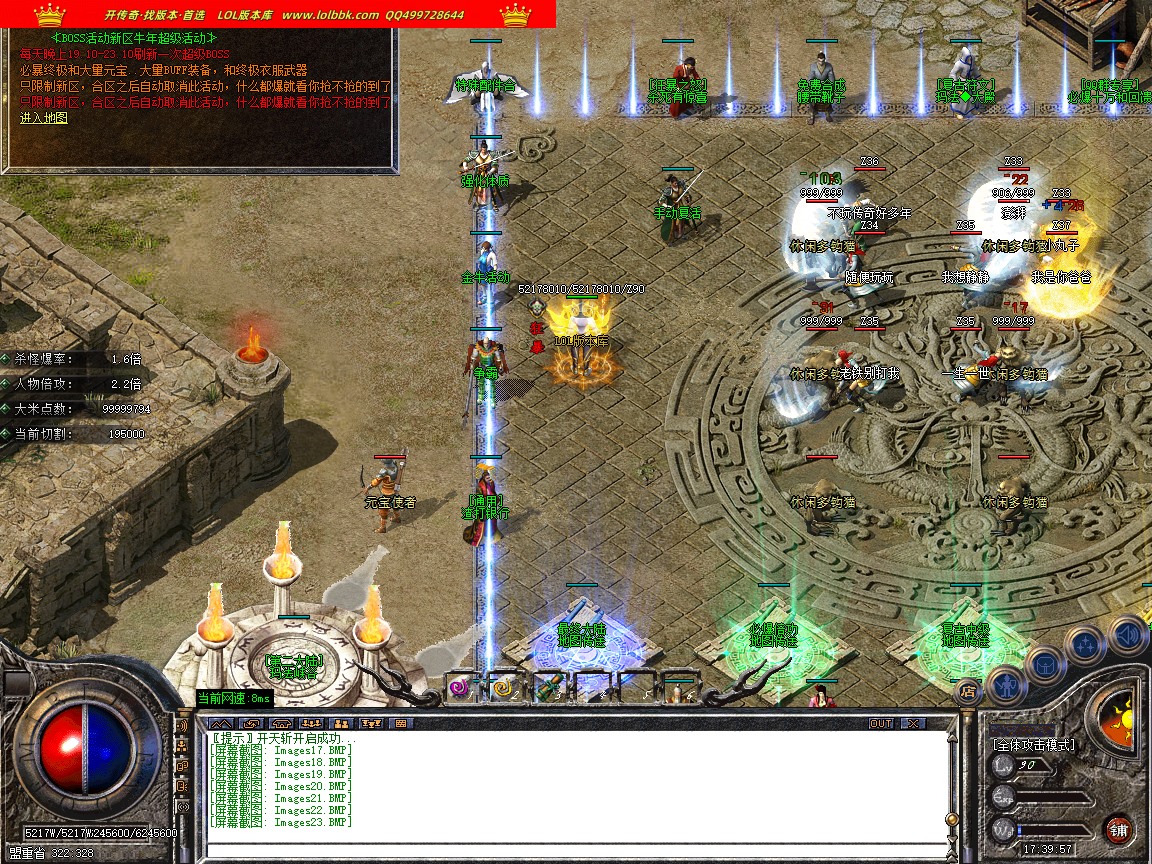
Task: Switch the 全体攻击模式 attack mode label
Action: (x=1034, y=745)
